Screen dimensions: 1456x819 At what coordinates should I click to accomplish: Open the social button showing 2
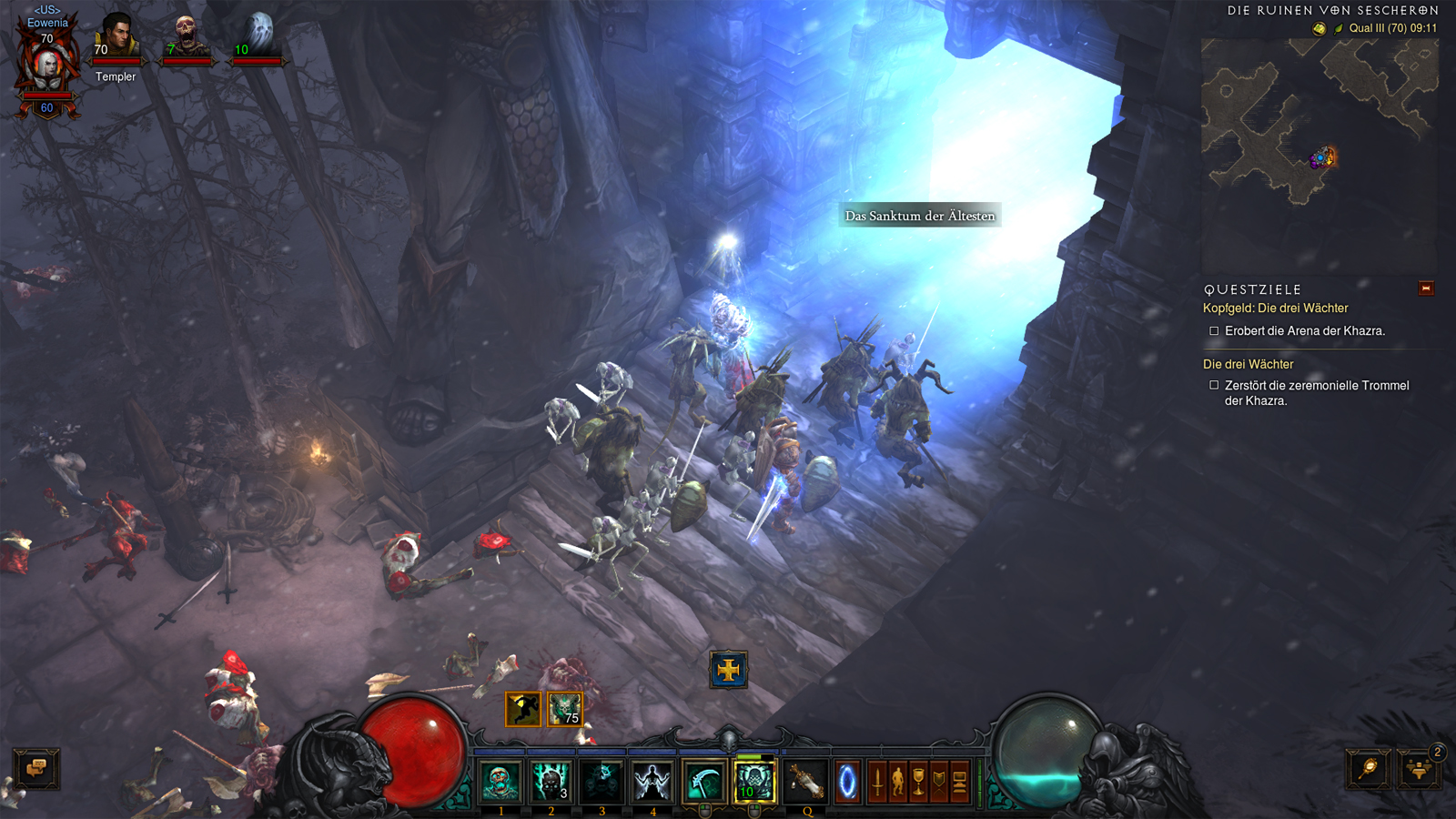(x=1419, y=769)
